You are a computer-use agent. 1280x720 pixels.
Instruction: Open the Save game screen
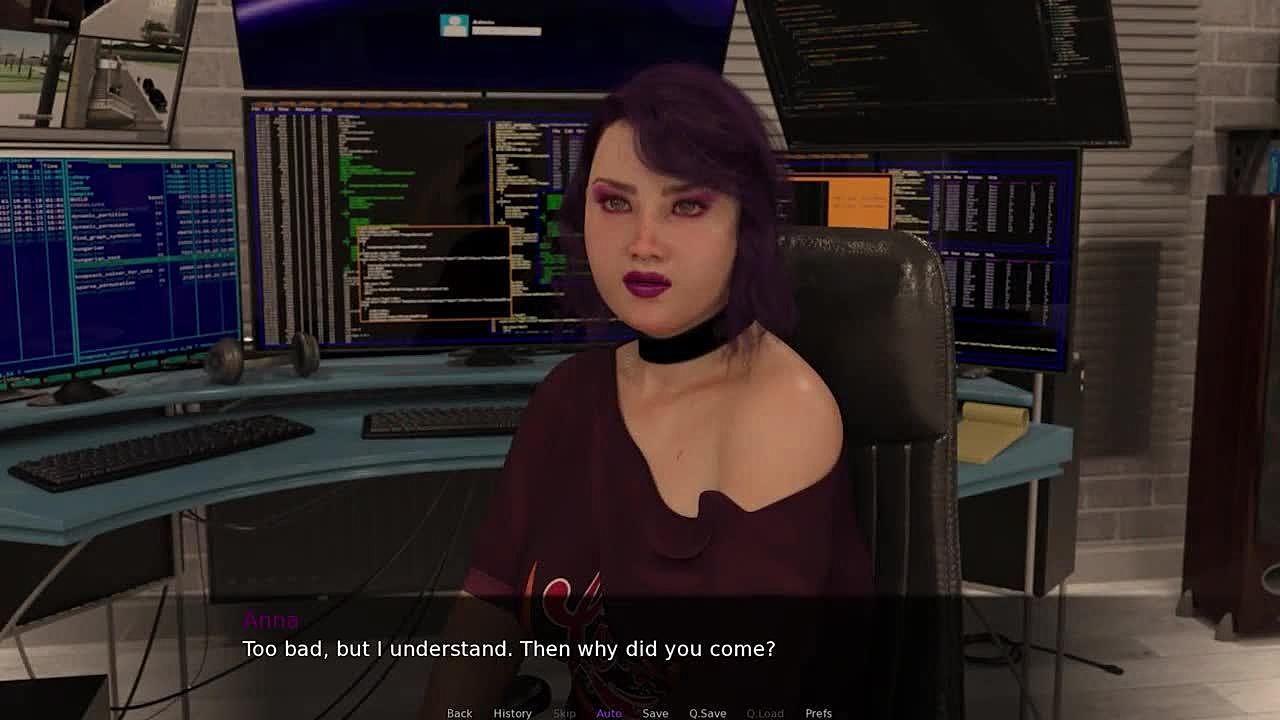point(655,713)
